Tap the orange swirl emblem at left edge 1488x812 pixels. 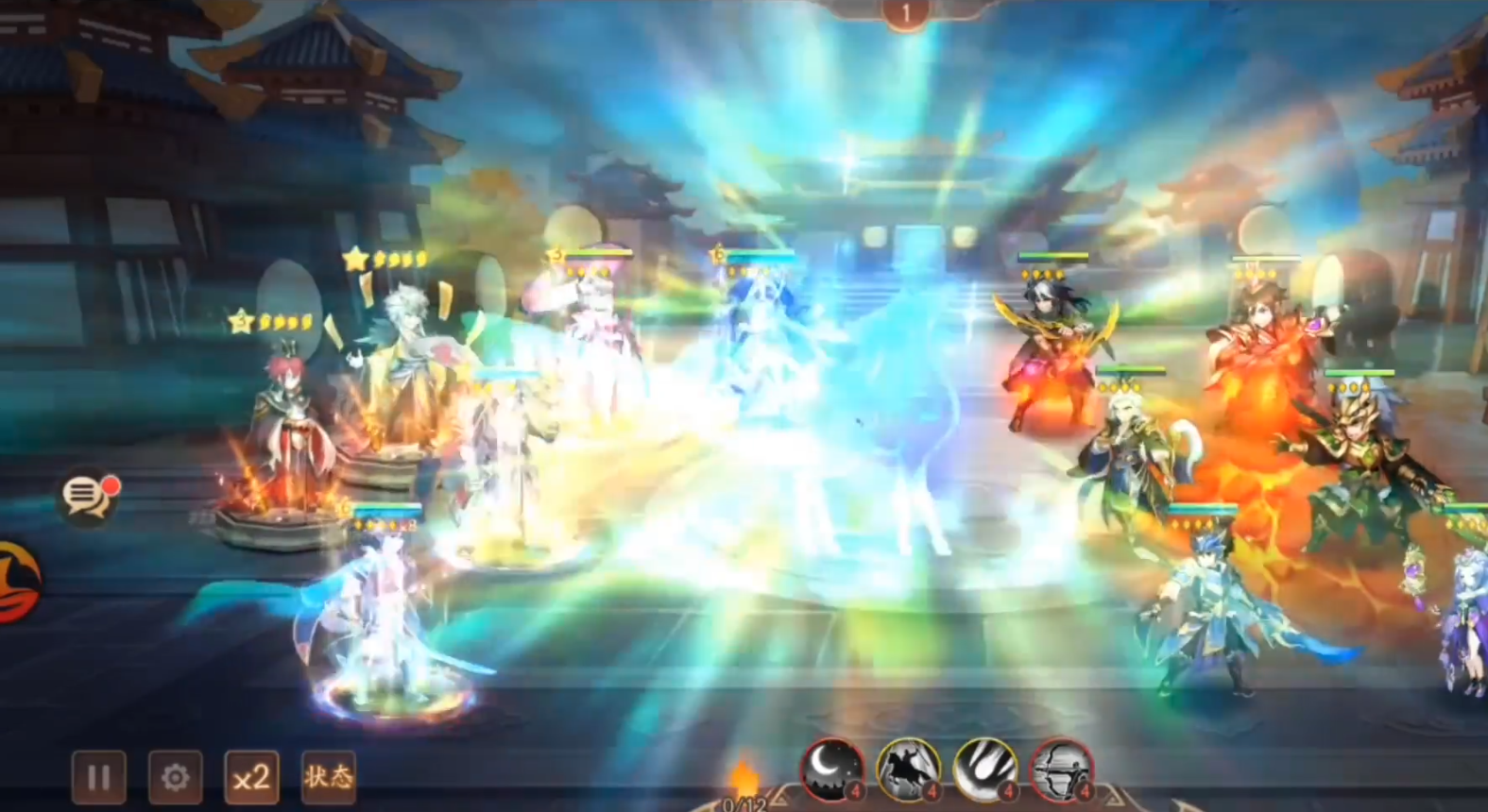[x=17, y=581]
